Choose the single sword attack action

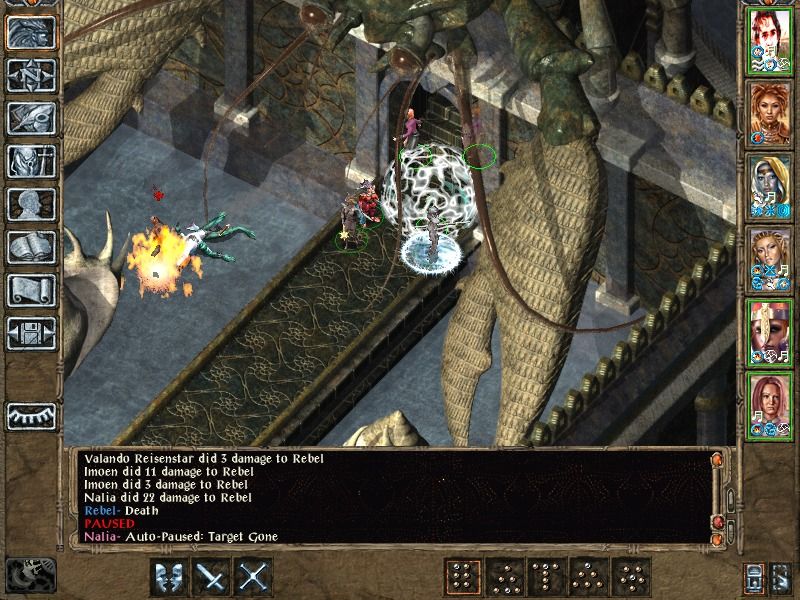213,577
